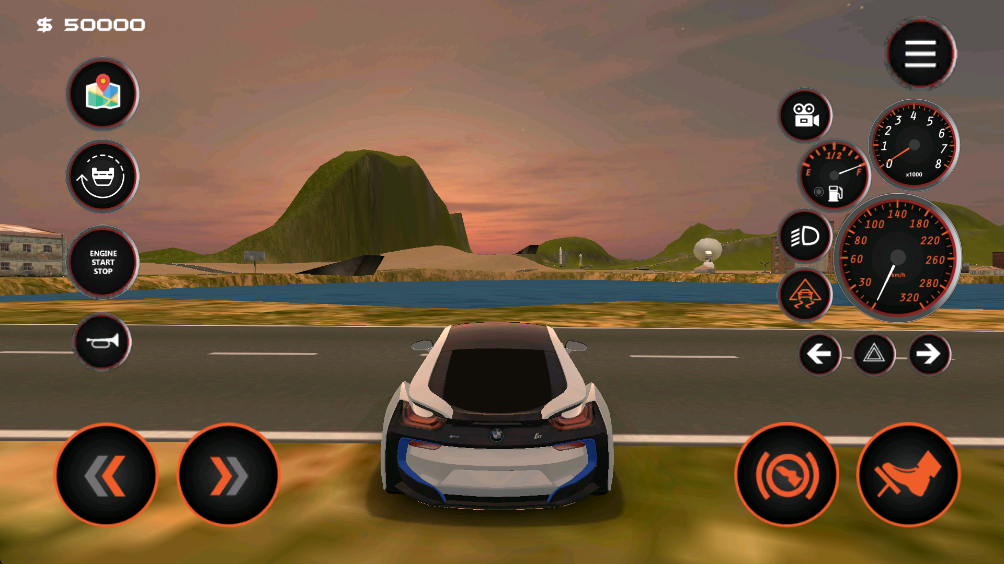Open the map with the location pin icon
Image resolution: width=1004 pixels, height=564 pixels.
click(x=103, y=94)
